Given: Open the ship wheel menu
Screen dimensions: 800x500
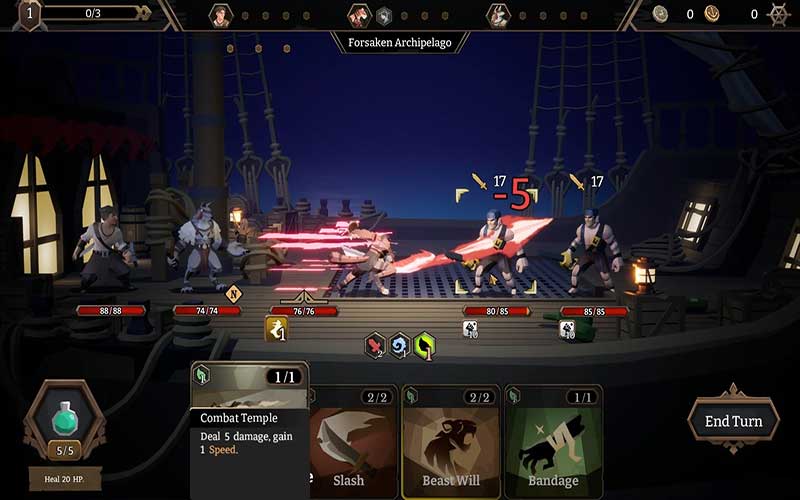Looking at the screenshot, I should click(x=778, y=15).
